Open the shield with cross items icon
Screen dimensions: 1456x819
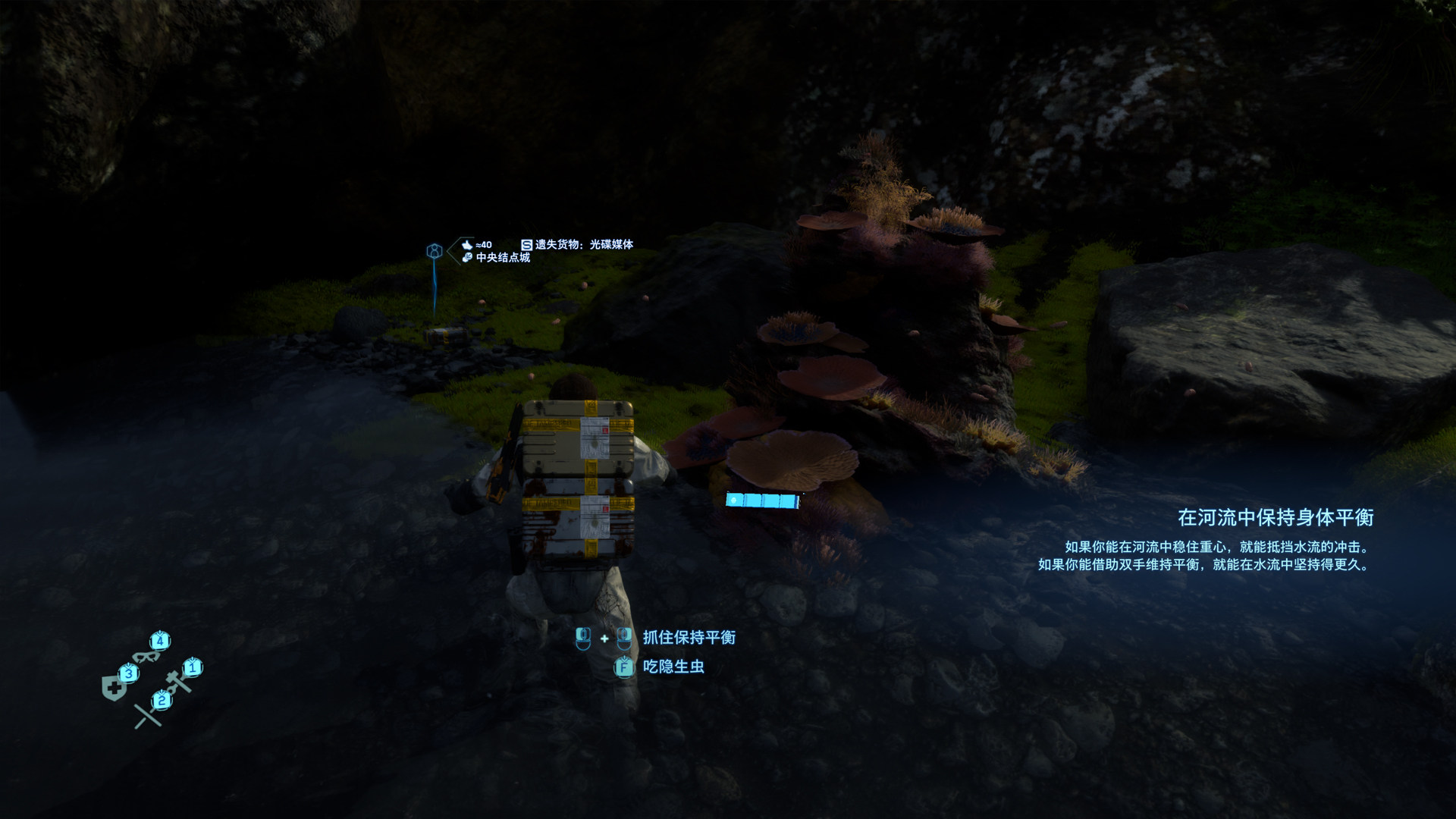[x=115, y=688]
